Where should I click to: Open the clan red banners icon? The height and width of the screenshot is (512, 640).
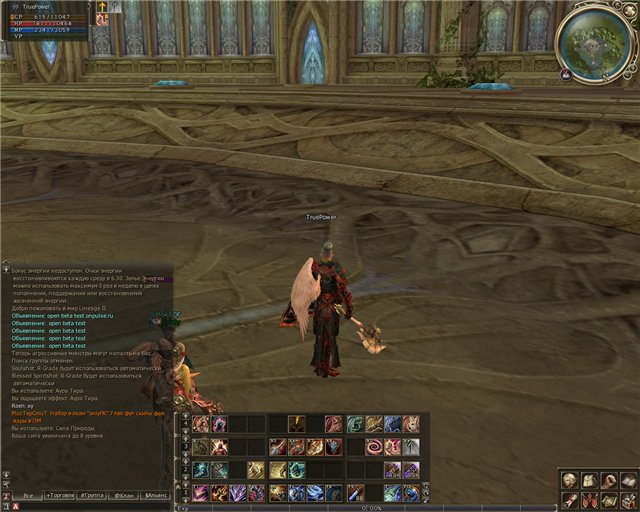pyautogui.click(x=590, y=499)
